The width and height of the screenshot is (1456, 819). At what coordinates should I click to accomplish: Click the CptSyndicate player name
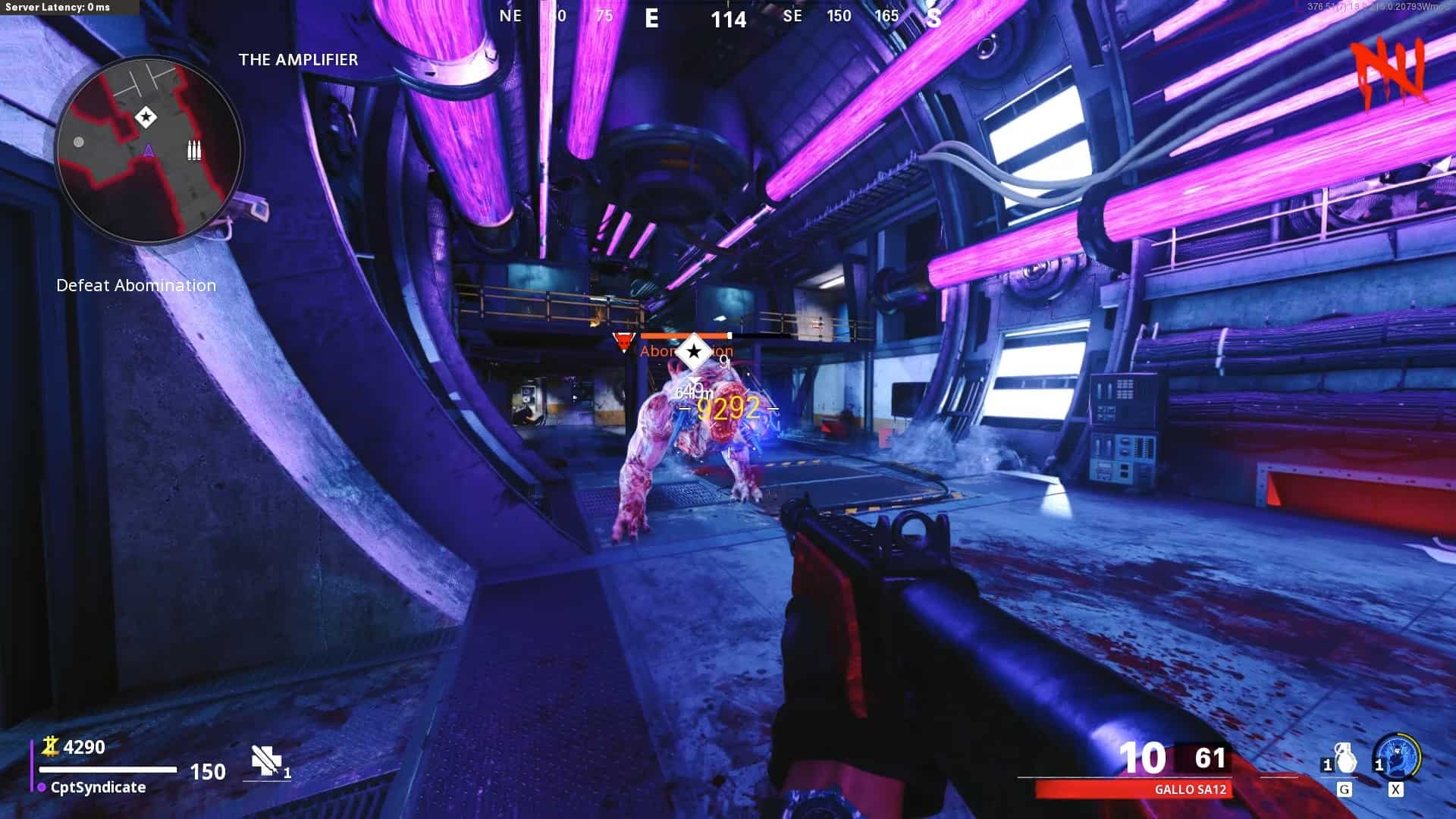pyautogui.click(x=98, y=787)
